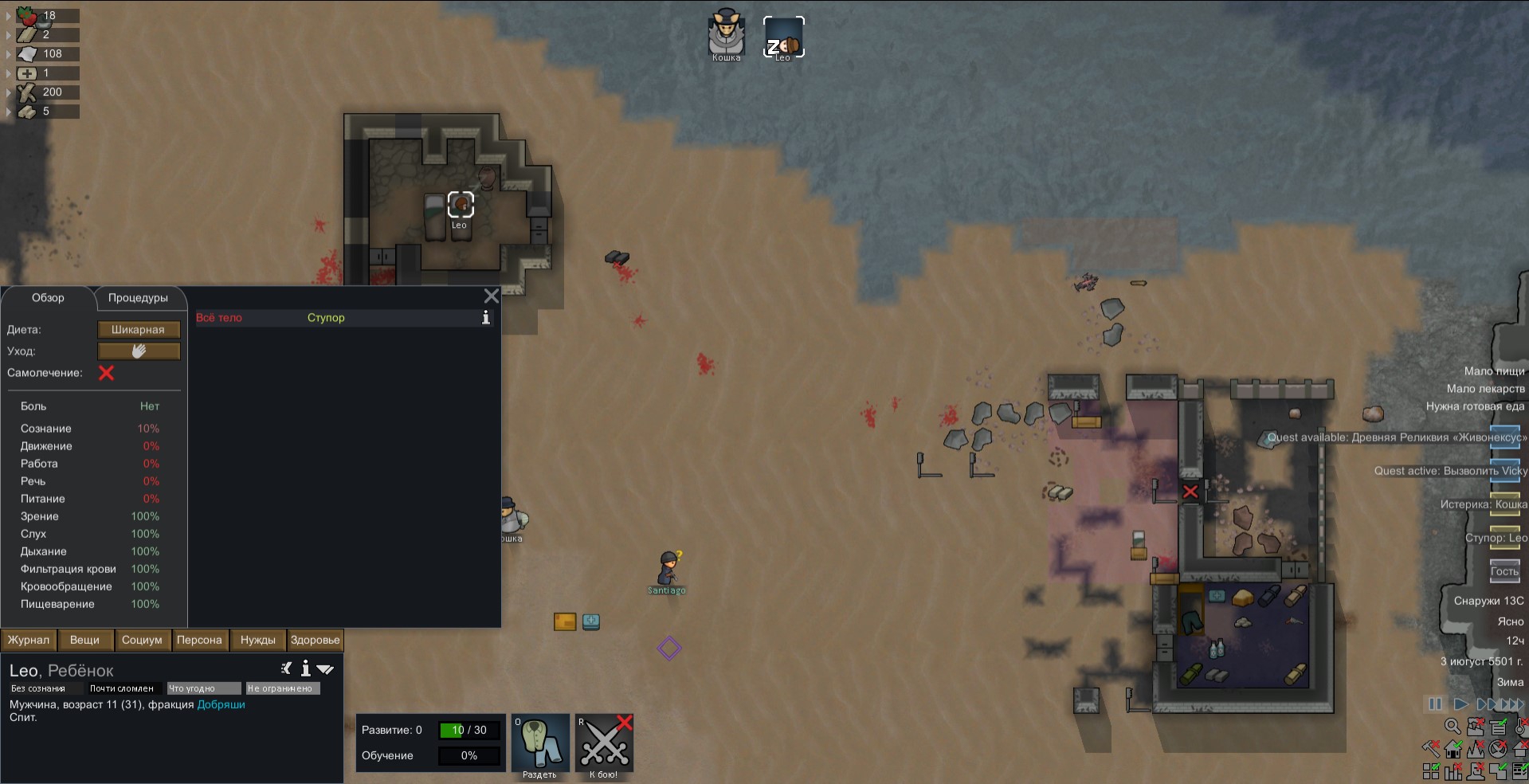Activate the К бою draft command
The width and height of the screenshot is (1529, 784).
(x=604, y=745)
